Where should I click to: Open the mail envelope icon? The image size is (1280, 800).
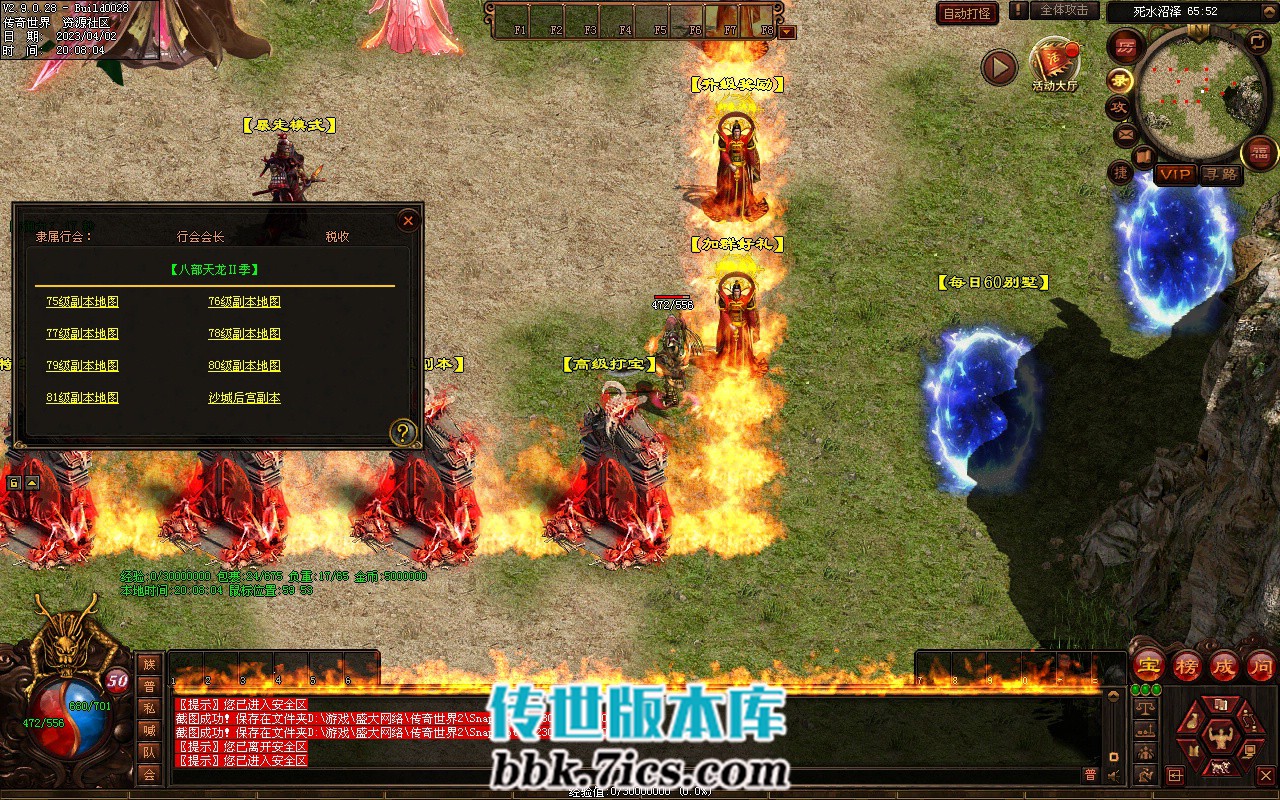coord(1126,132)
